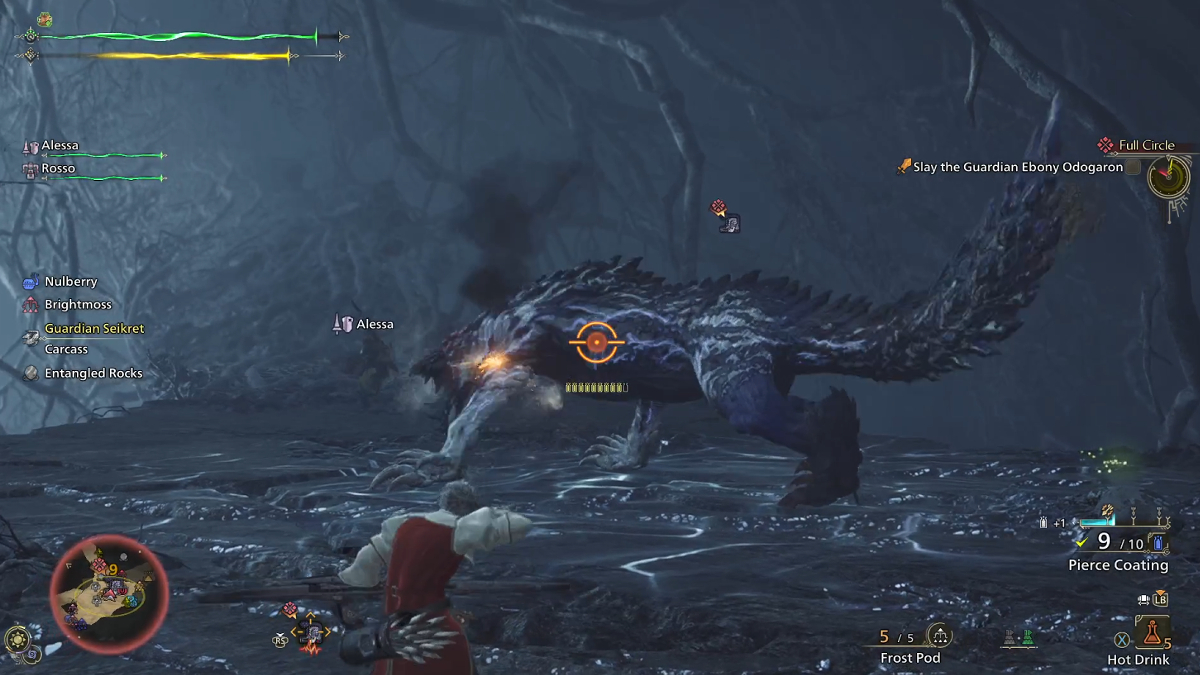Click the quest timer clock icon
The height and width of the screenshot is (675, 1200).
[x=1167, y=178]
